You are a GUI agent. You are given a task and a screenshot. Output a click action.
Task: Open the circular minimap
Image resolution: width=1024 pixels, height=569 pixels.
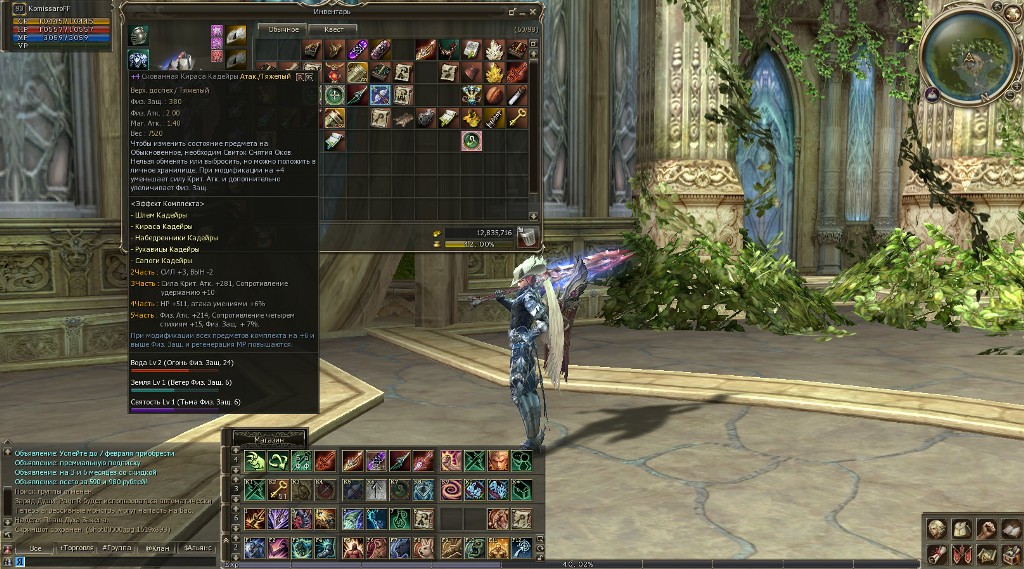click(x=967, y=55)
